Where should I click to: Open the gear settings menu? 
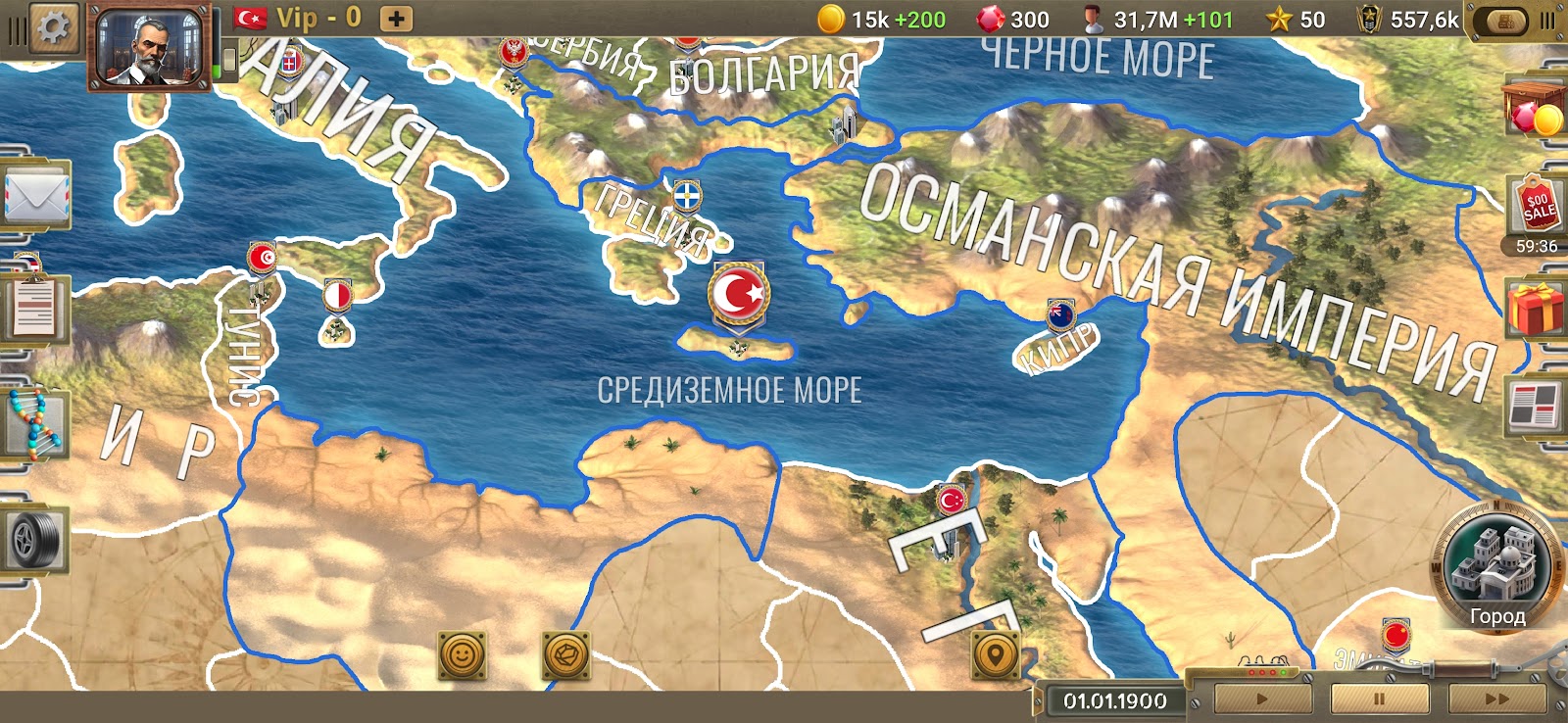click(x=53, y=25)
